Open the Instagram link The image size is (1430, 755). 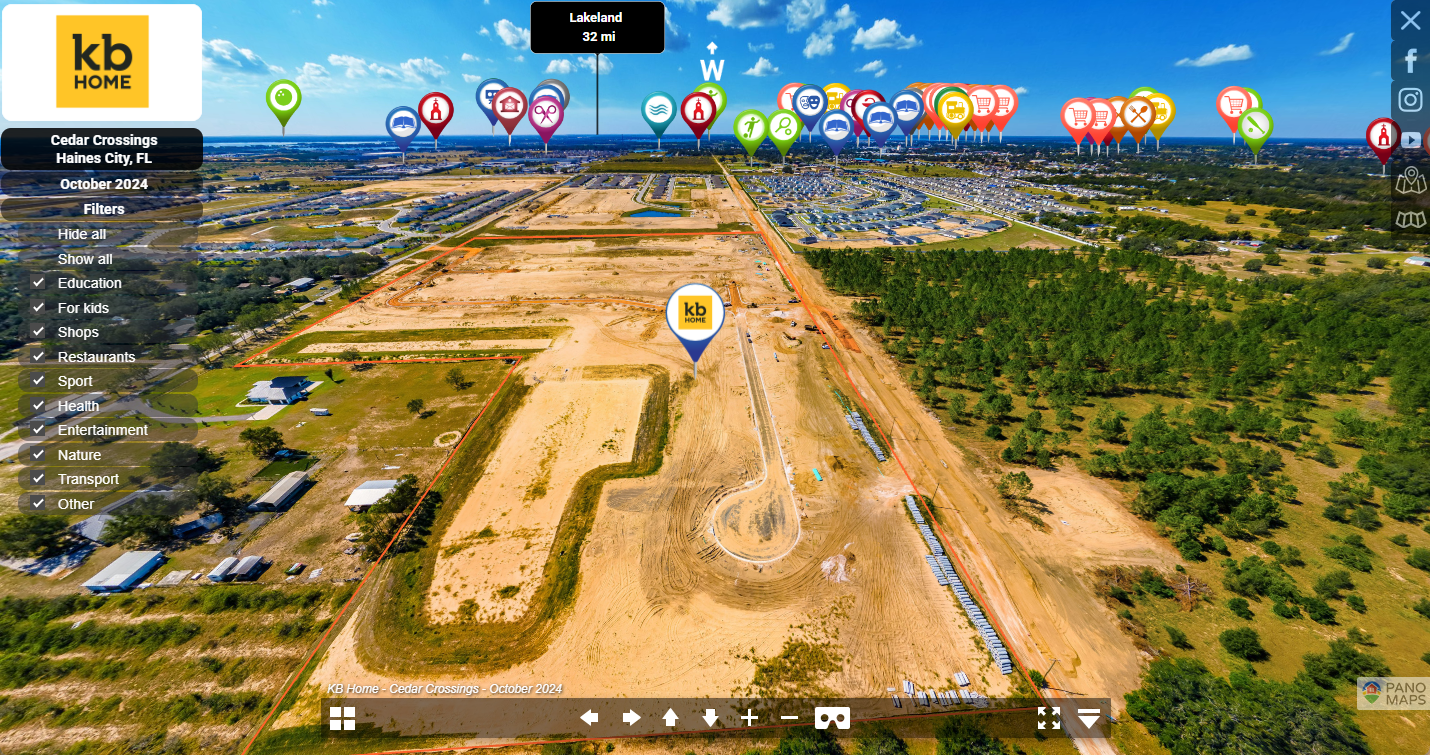pos(1410,100)
